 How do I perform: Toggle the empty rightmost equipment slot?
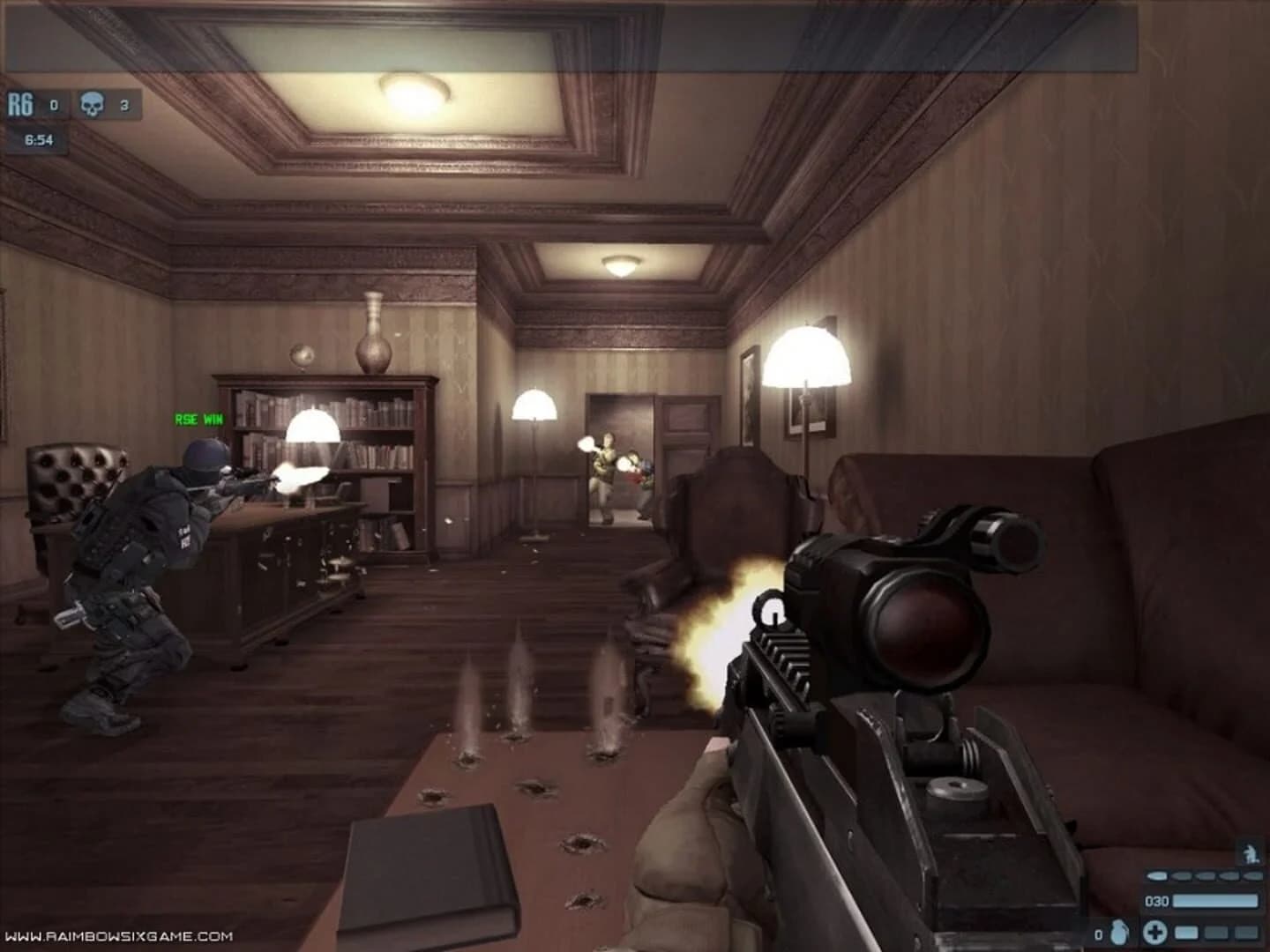tap(1246, 934)
